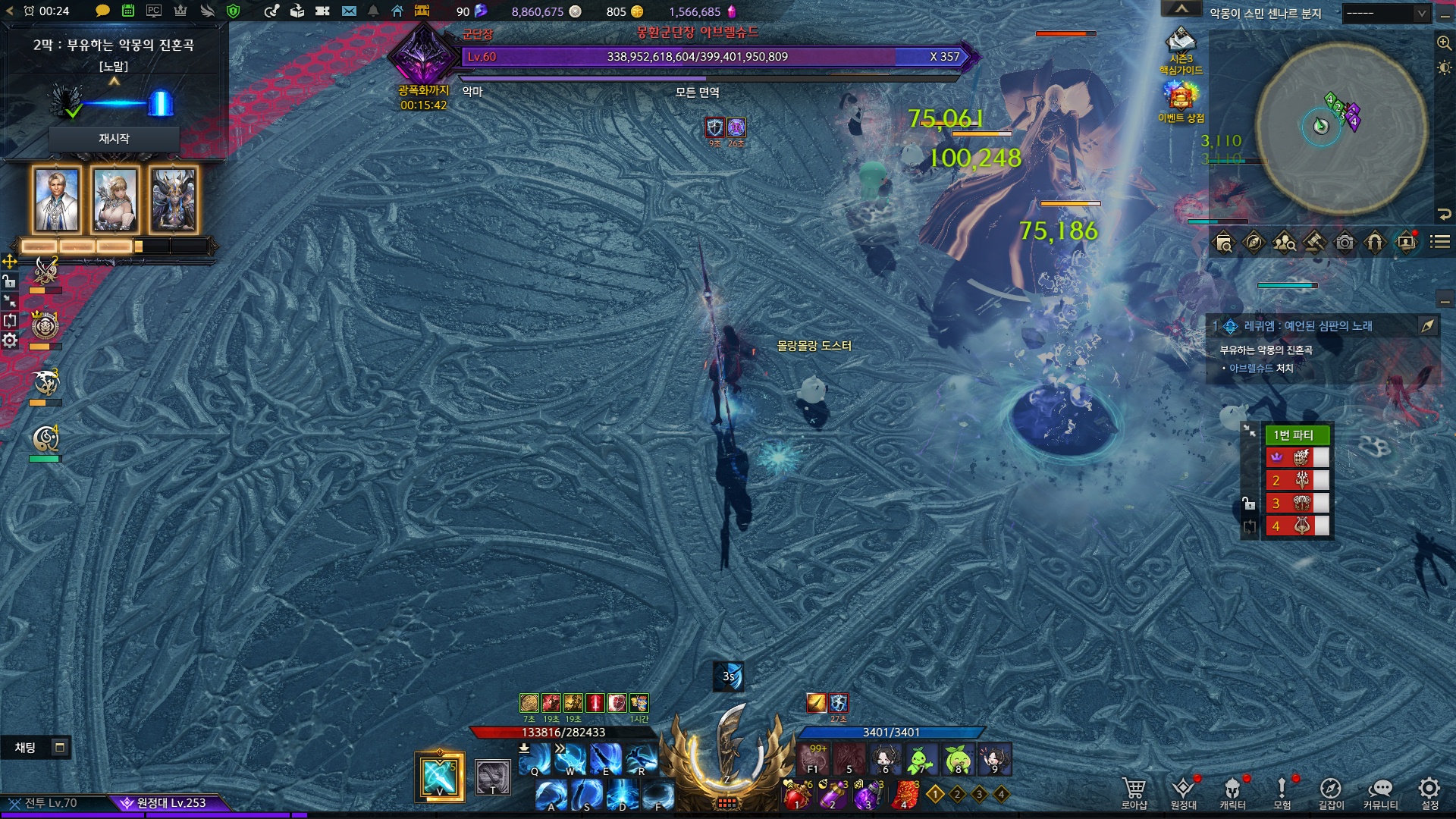Screen dimensions: 1456x819
Task: Click the circular minimap
Action: (1341, 129)
